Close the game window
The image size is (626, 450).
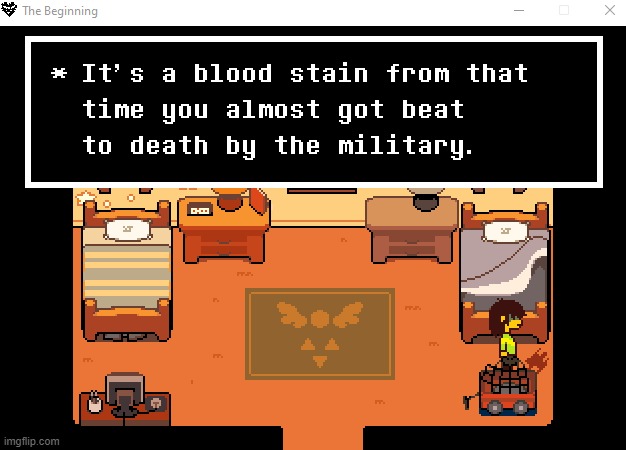click(x=610, y=10)
